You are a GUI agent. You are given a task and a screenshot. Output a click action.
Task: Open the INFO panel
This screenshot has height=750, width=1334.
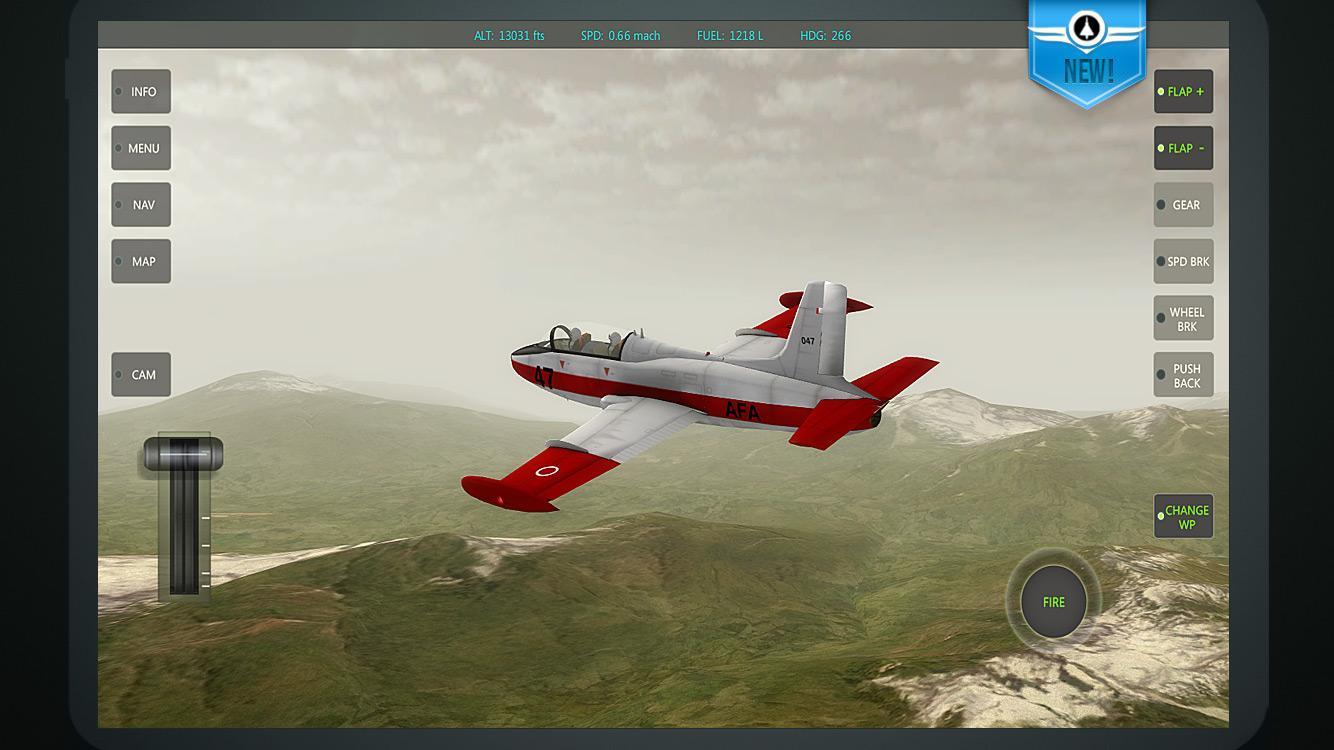tap(140, 91)
